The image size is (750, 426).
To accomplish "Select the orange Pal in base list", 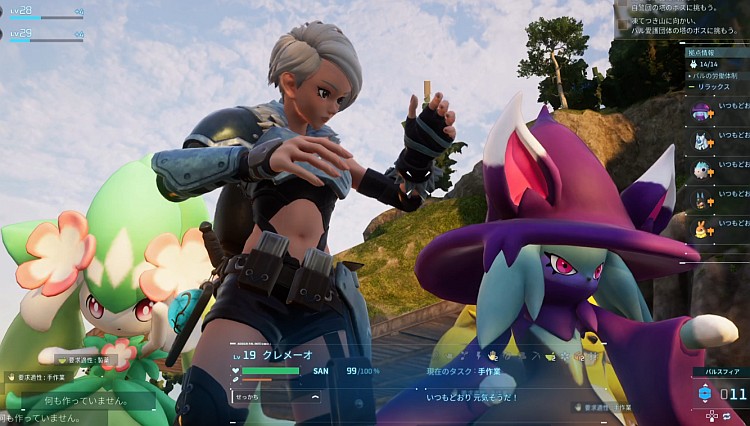I will tap(701, 230).
